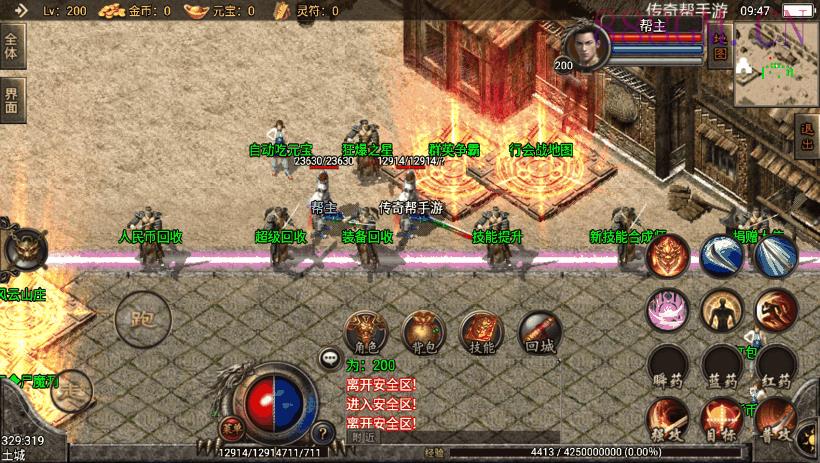Click the question mark help button
This screenshot has height=463, width=820.
click(322, 434)
